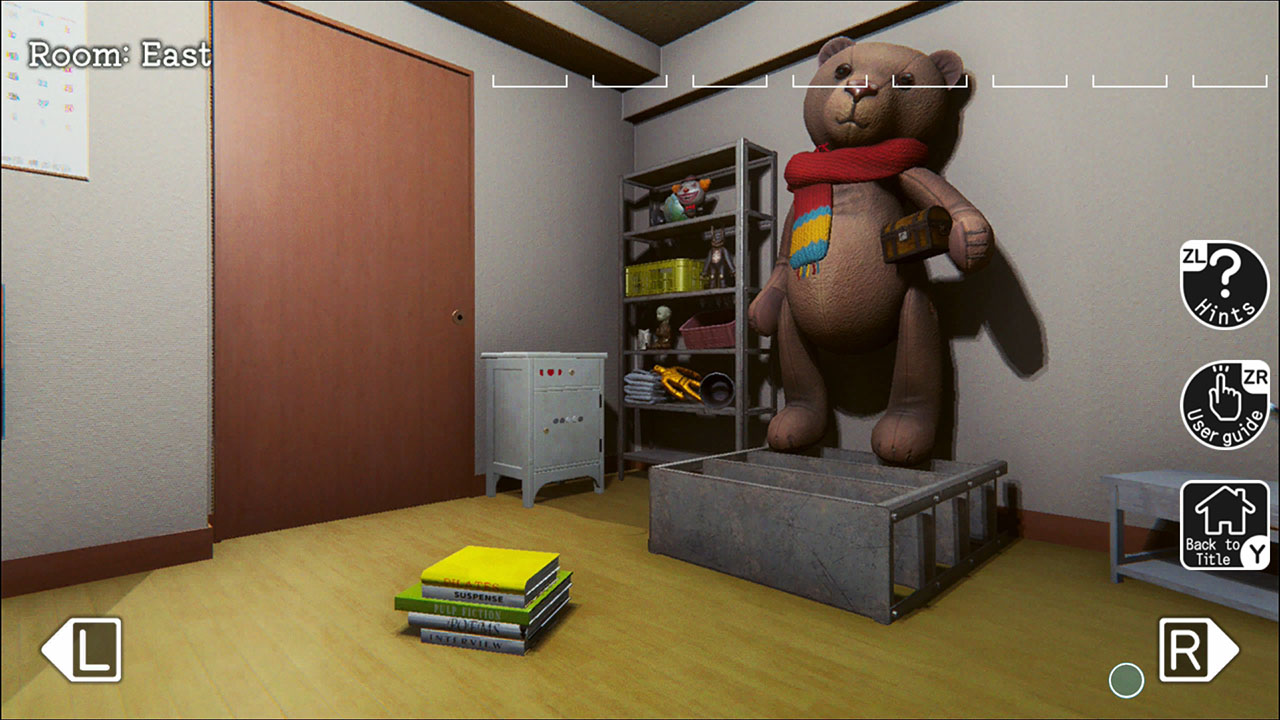The image size is (1280, 720).
Task: Click the R arrow to rotate view right
Action: point(1195,651)
